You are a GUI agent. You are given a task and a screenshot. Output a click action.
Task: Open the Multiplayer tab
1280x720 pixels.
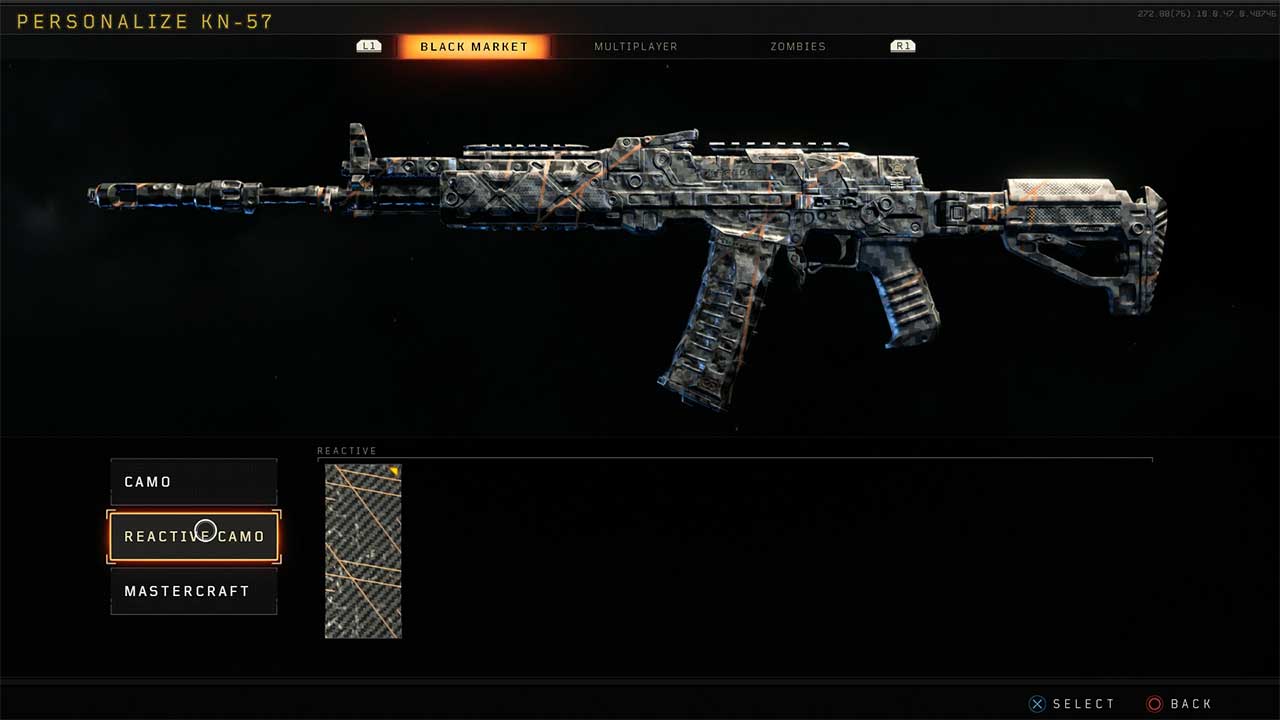point(635,47)
